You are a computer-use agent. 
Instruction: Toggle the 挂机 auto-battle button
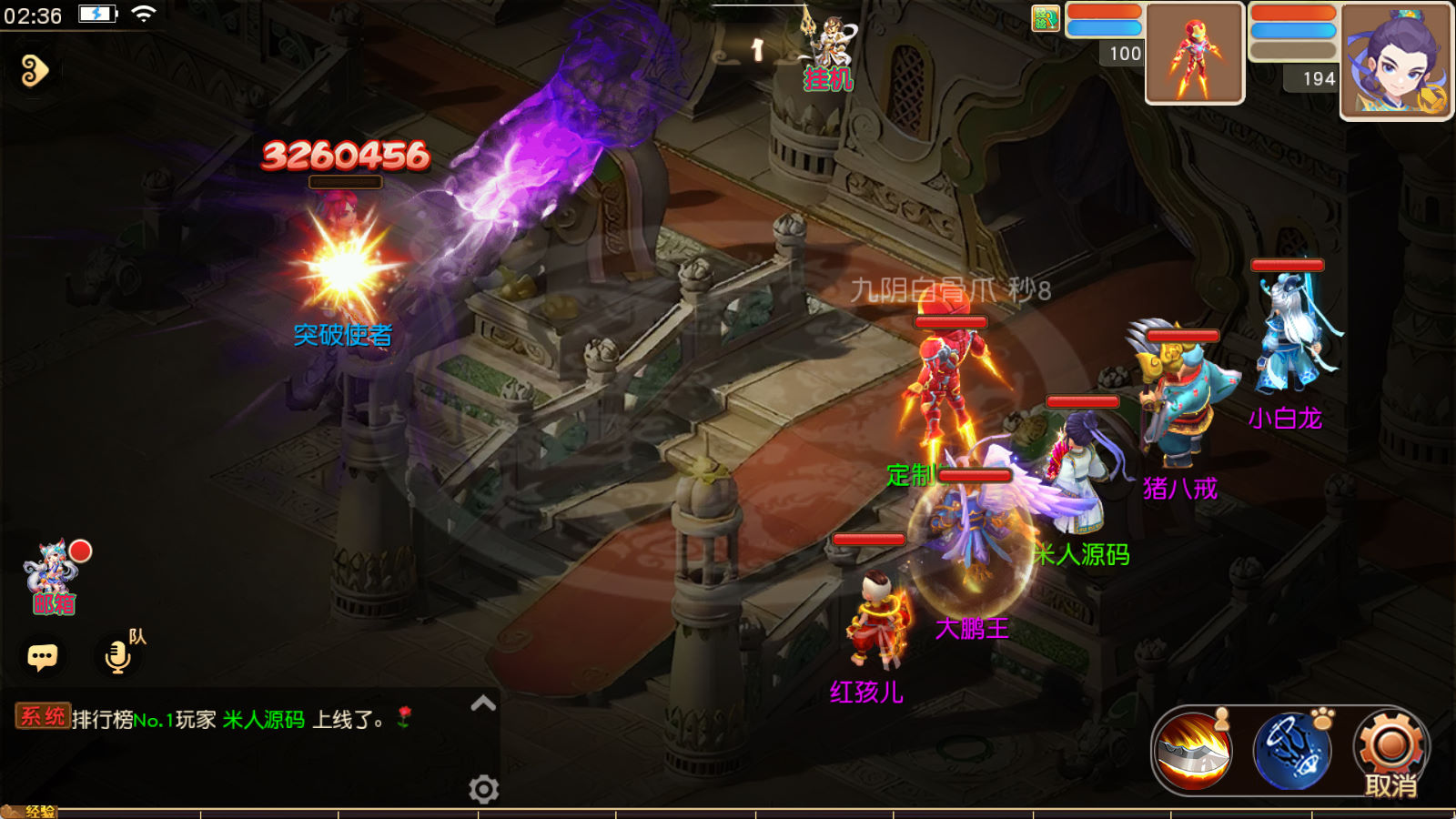click(827, 56)
